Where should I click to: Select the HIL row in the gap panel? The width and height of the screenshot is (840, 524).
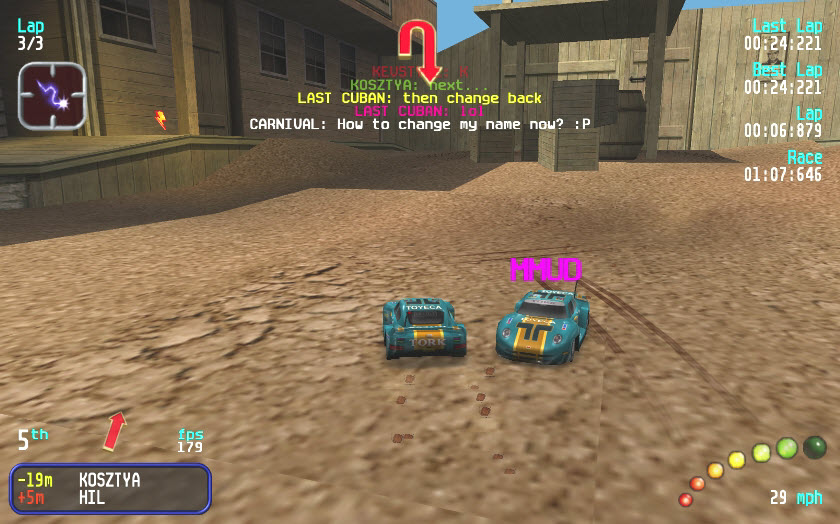(x=110, y=497)
